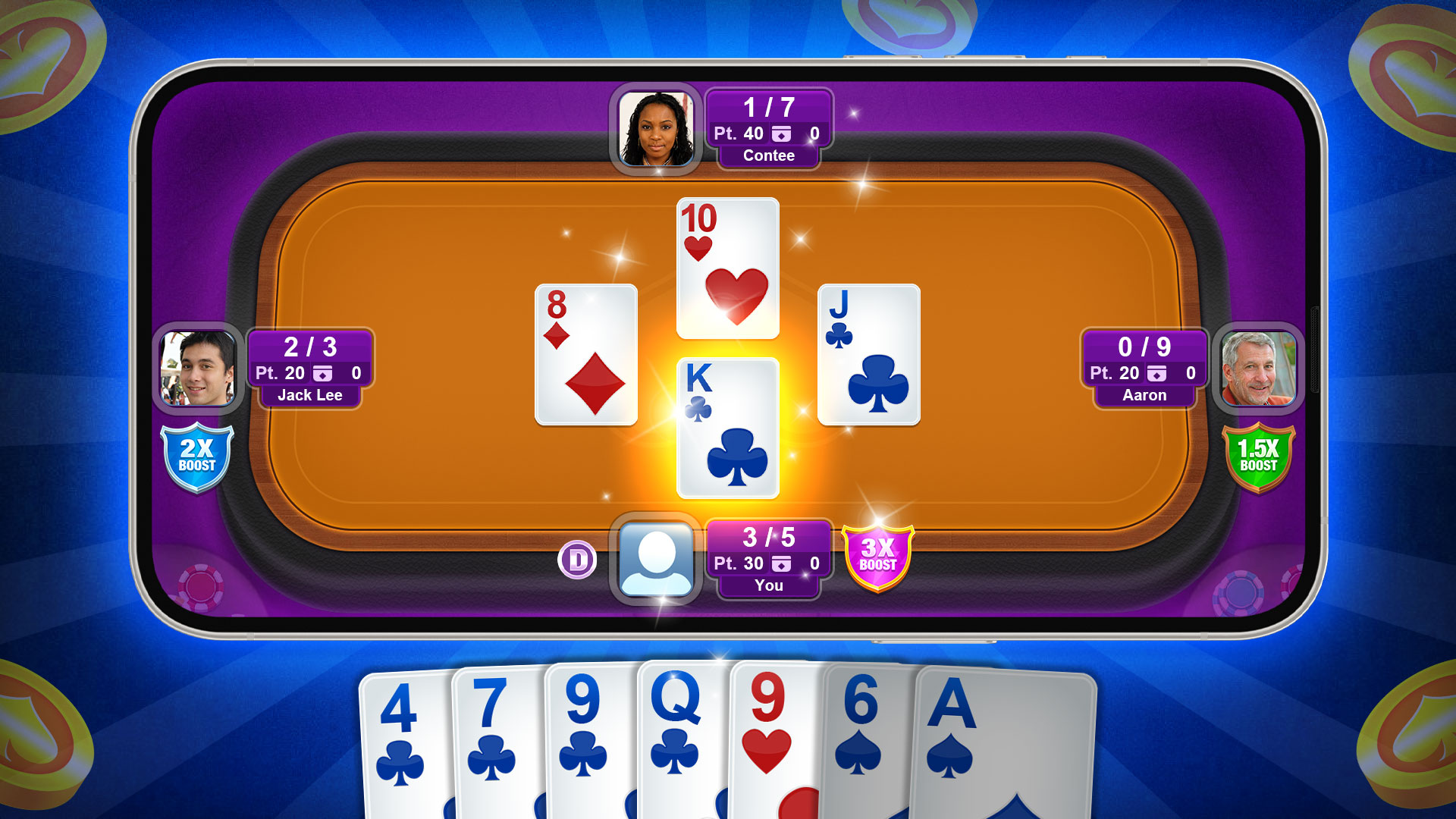Open Contee's avatar photo
Image resolution: width=1456 pixels, height=819 pixels.
pyautogui.click(x=657, y=129)
